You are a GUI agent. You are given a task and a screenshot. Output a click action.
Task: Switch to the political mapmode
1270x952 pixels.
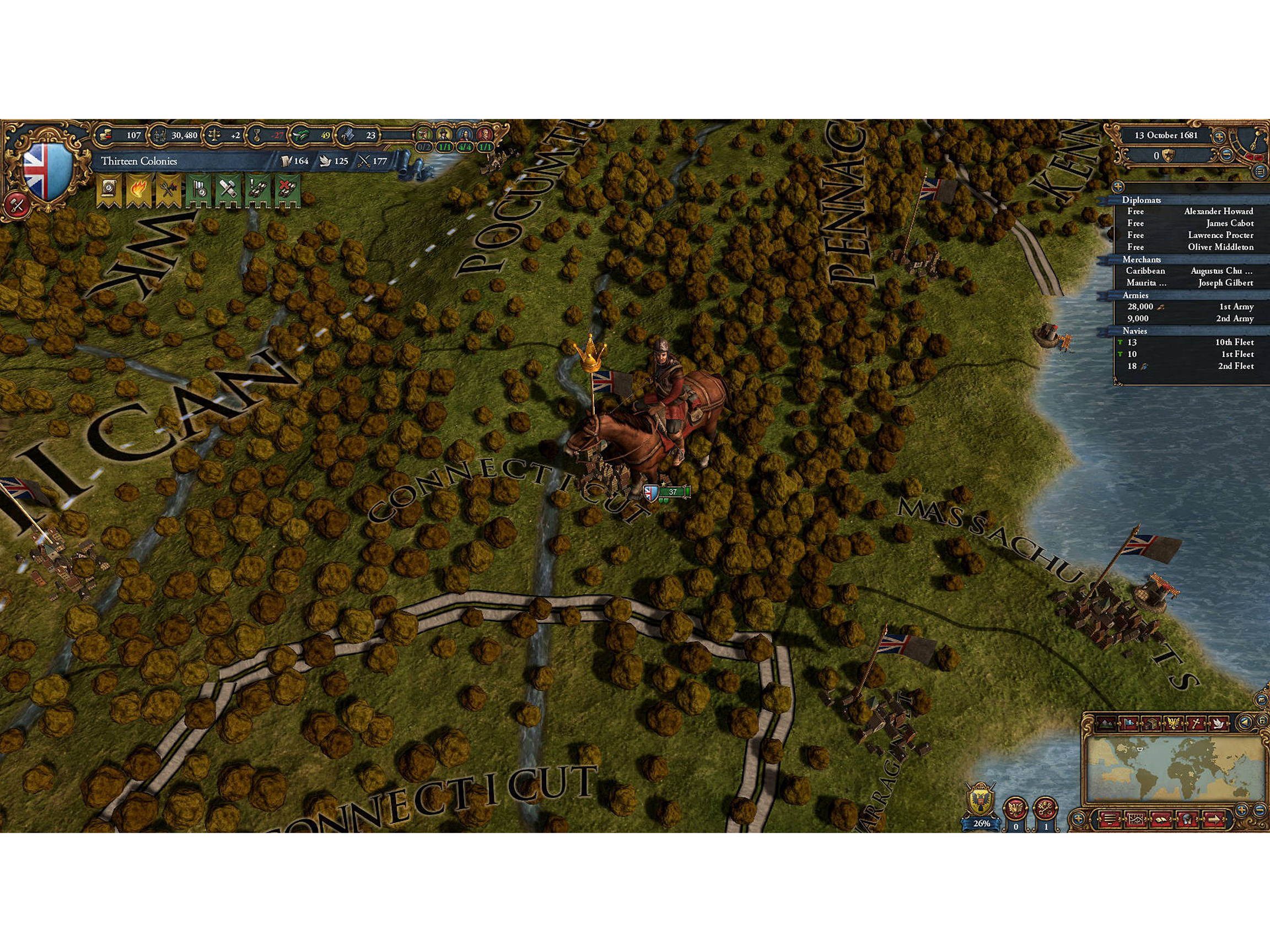coord(1129,723)
